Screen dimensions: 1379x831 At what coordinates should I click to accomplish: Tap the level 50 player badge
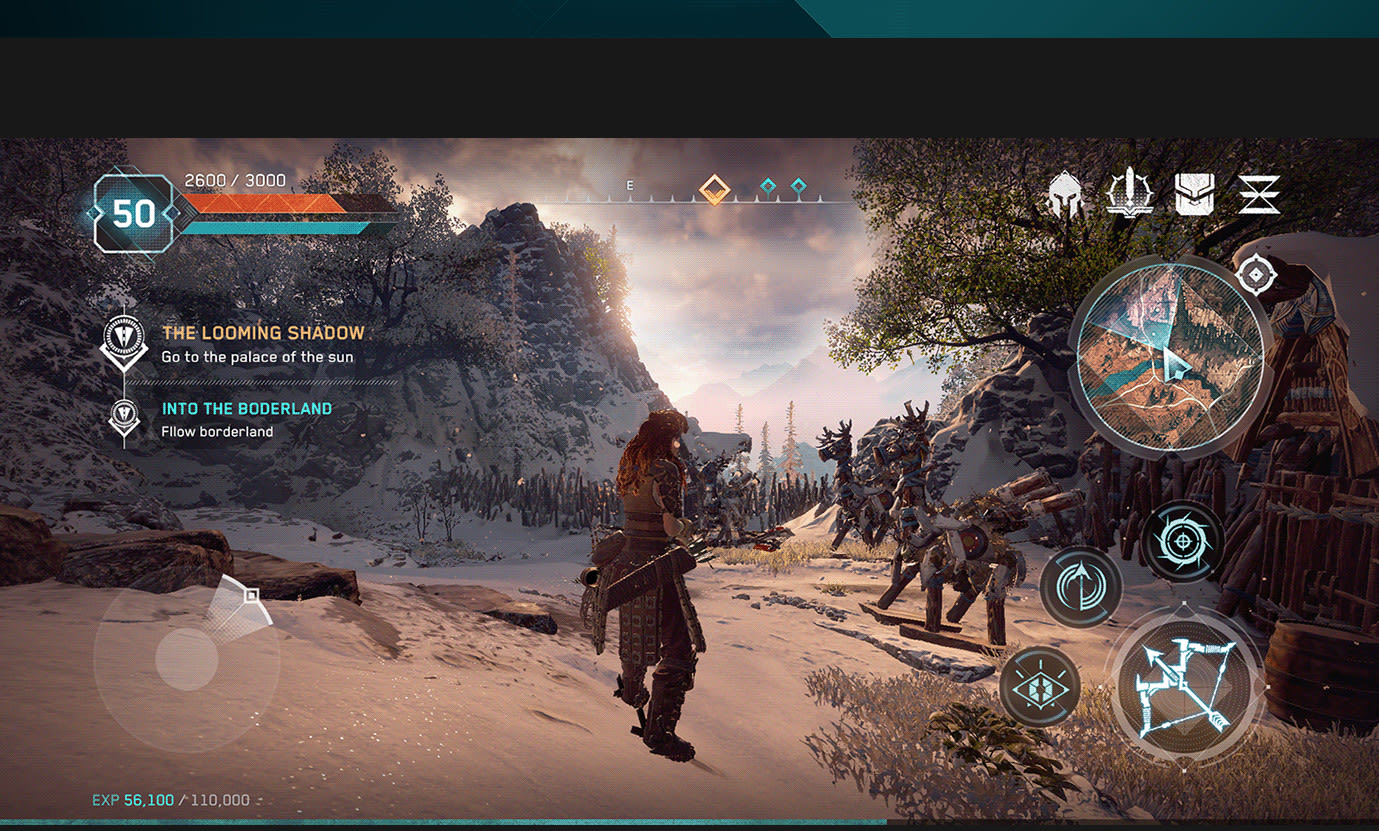133,213
